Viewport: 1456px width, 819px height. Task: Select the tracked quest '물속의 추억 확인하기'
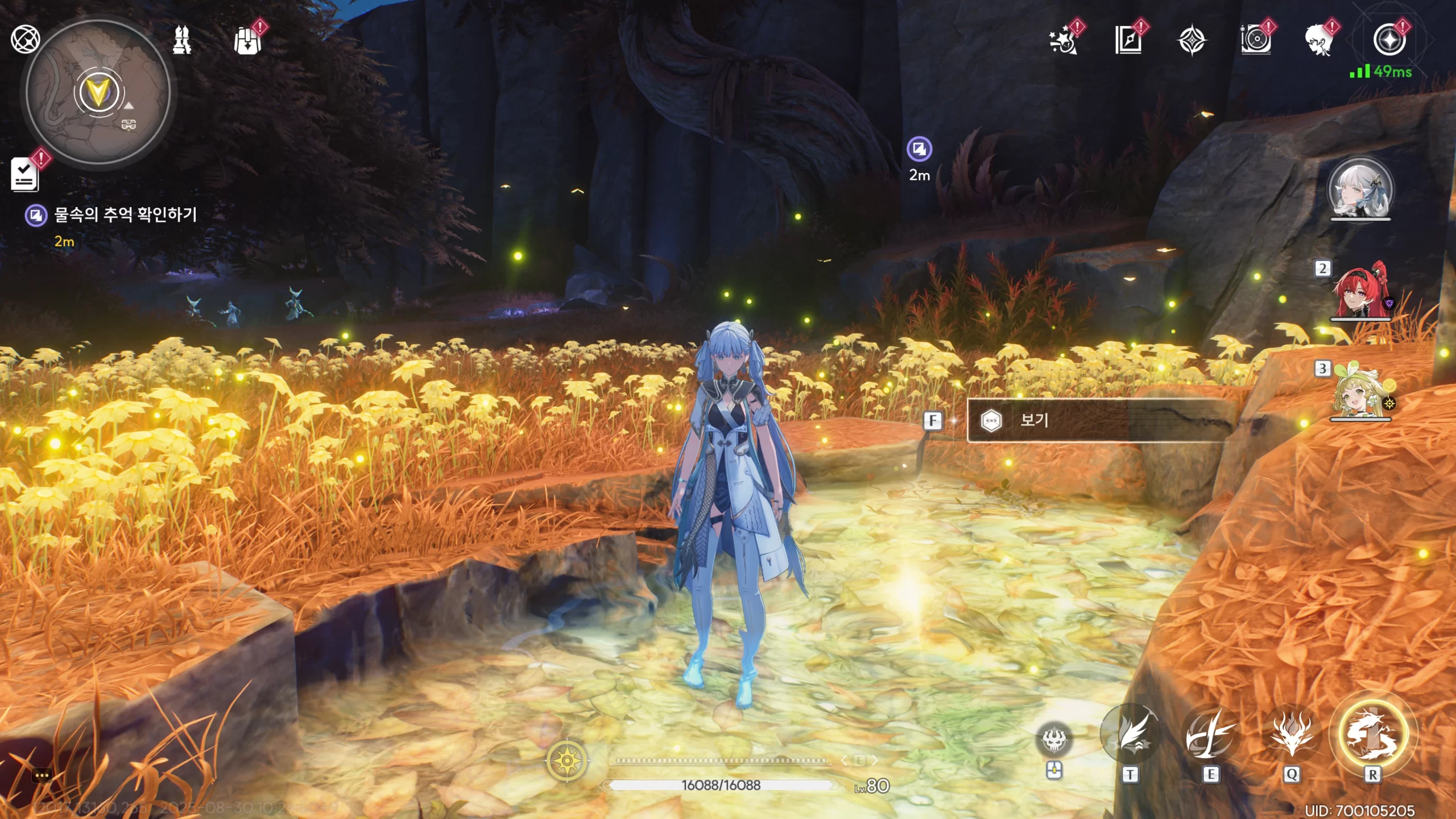coord(125,215)
